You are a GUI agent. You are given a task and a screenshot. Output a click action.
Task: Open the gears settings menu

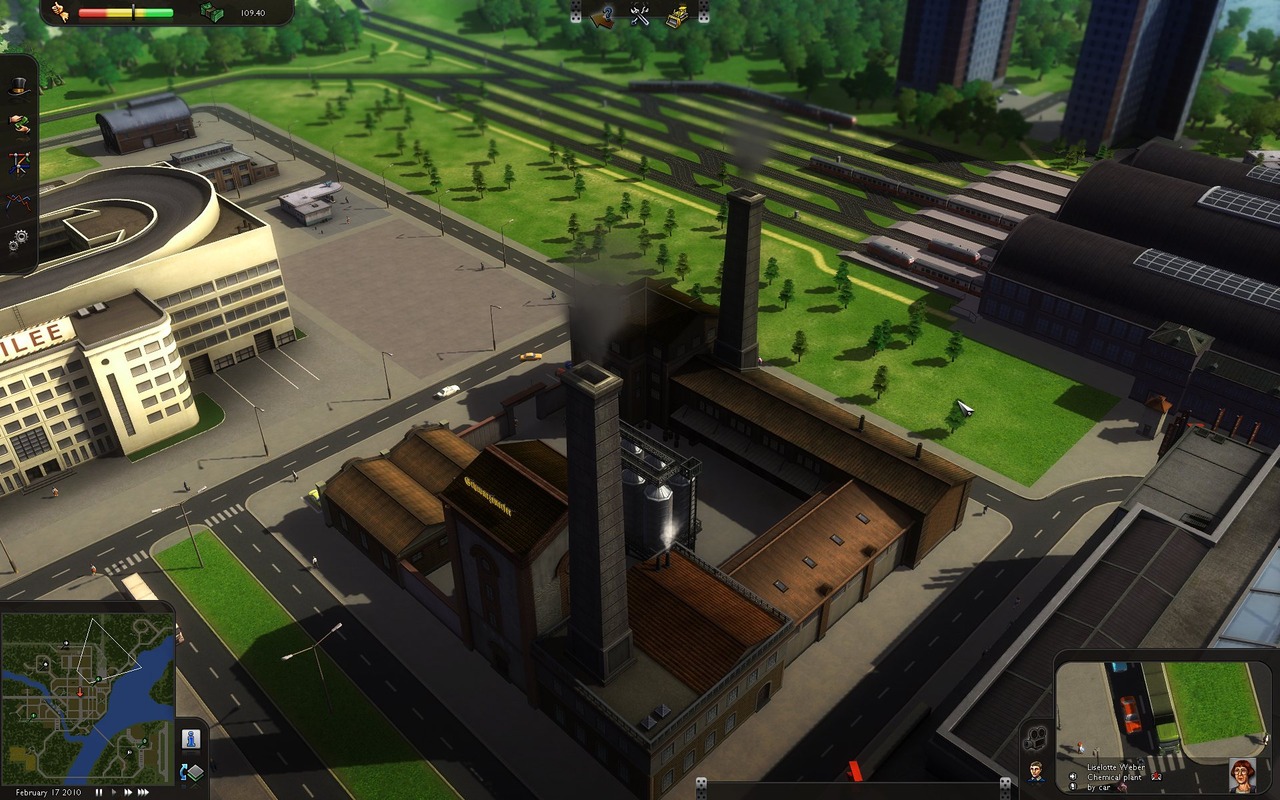pos(19,240)
